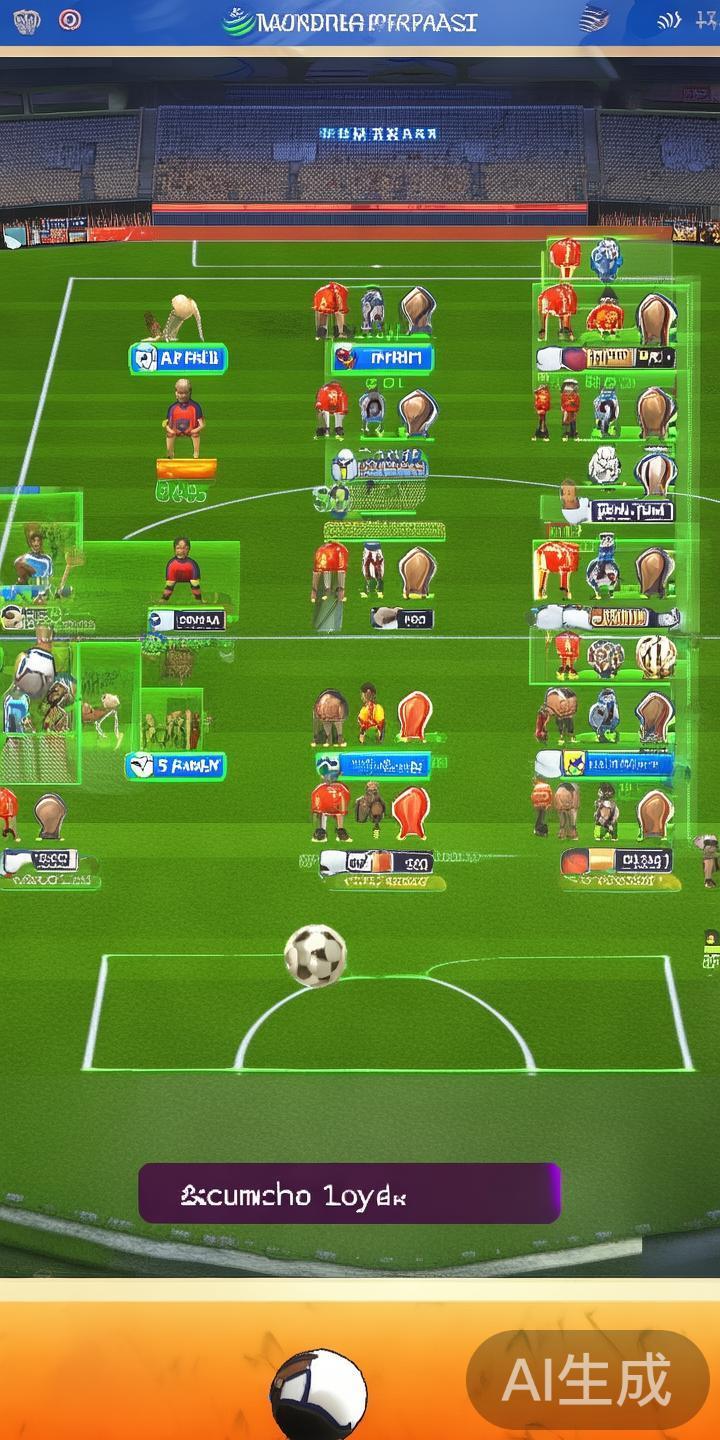Click the orange pedestal bar under the seated player

pyautogui.click(x=186, y=468)
